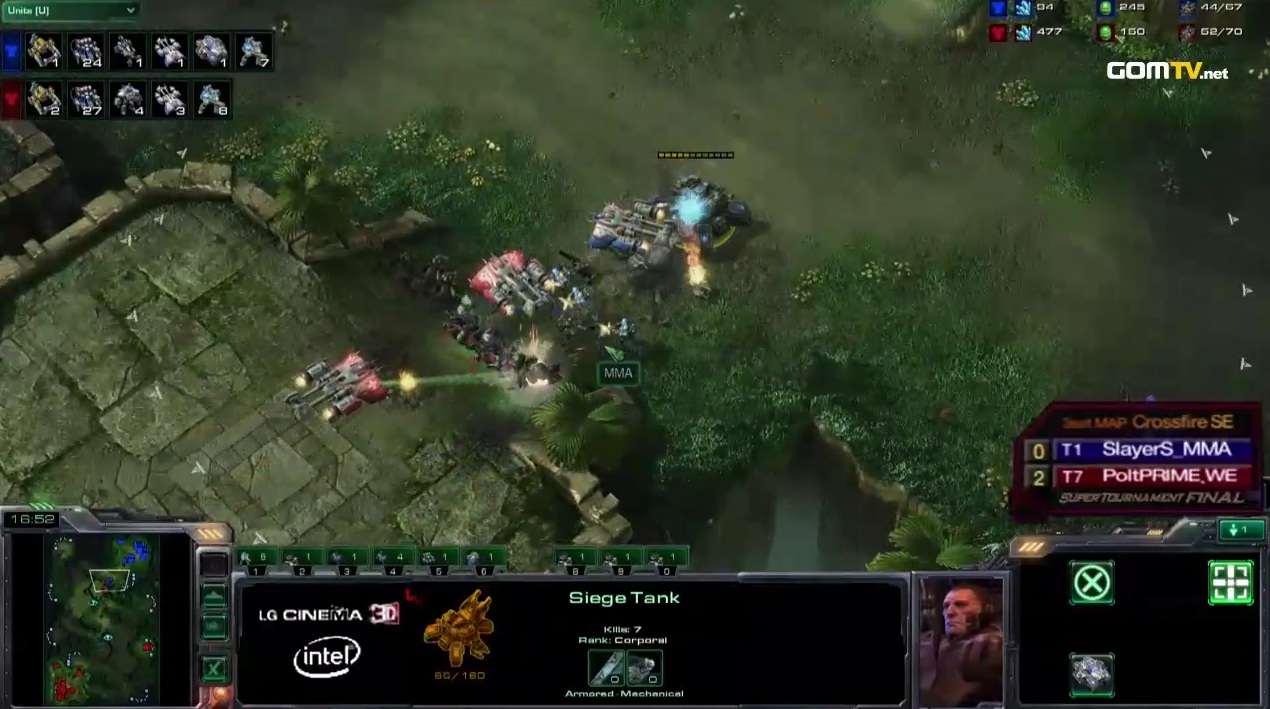1270x709 pixels.
Task: Click the idle worker button
Action: point(1240,530)
